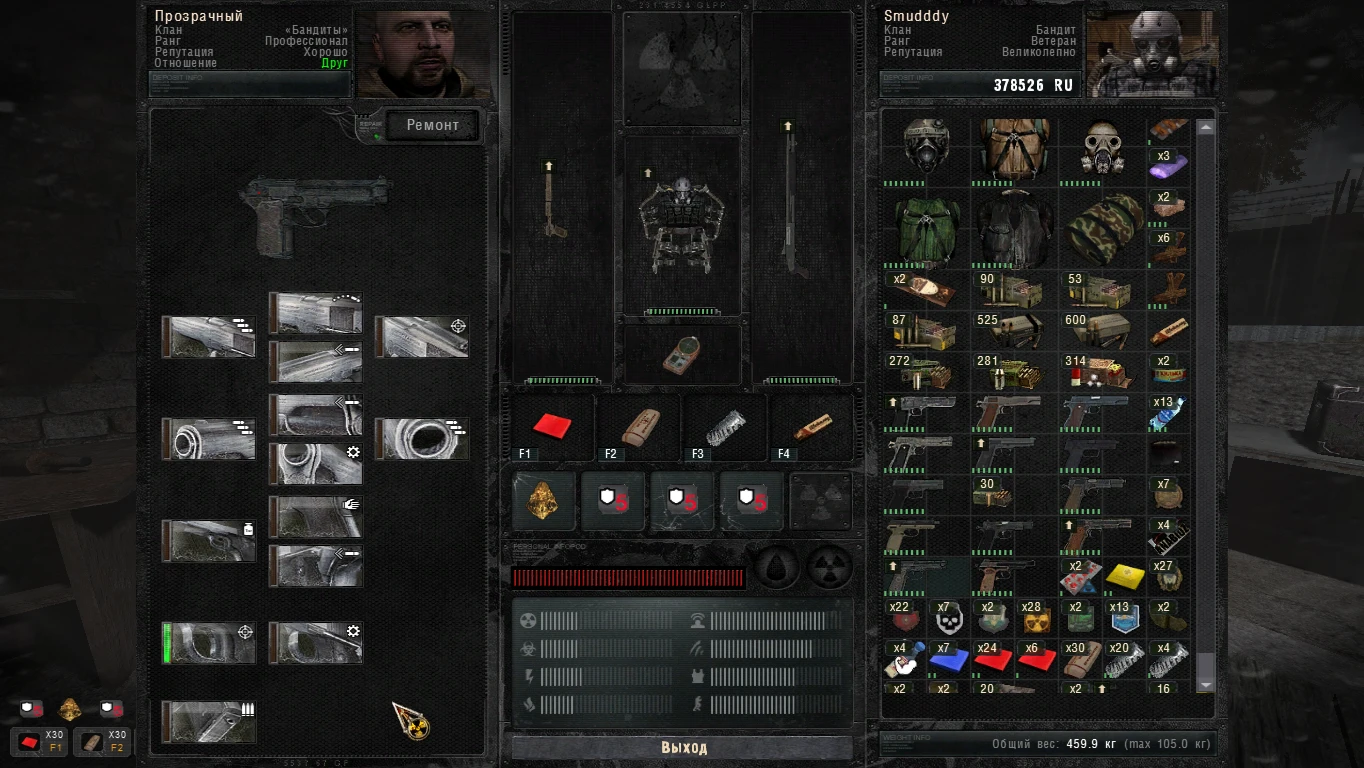
Task: Toggle the droplet status indicator near the health bar
Action: [777, 567]
